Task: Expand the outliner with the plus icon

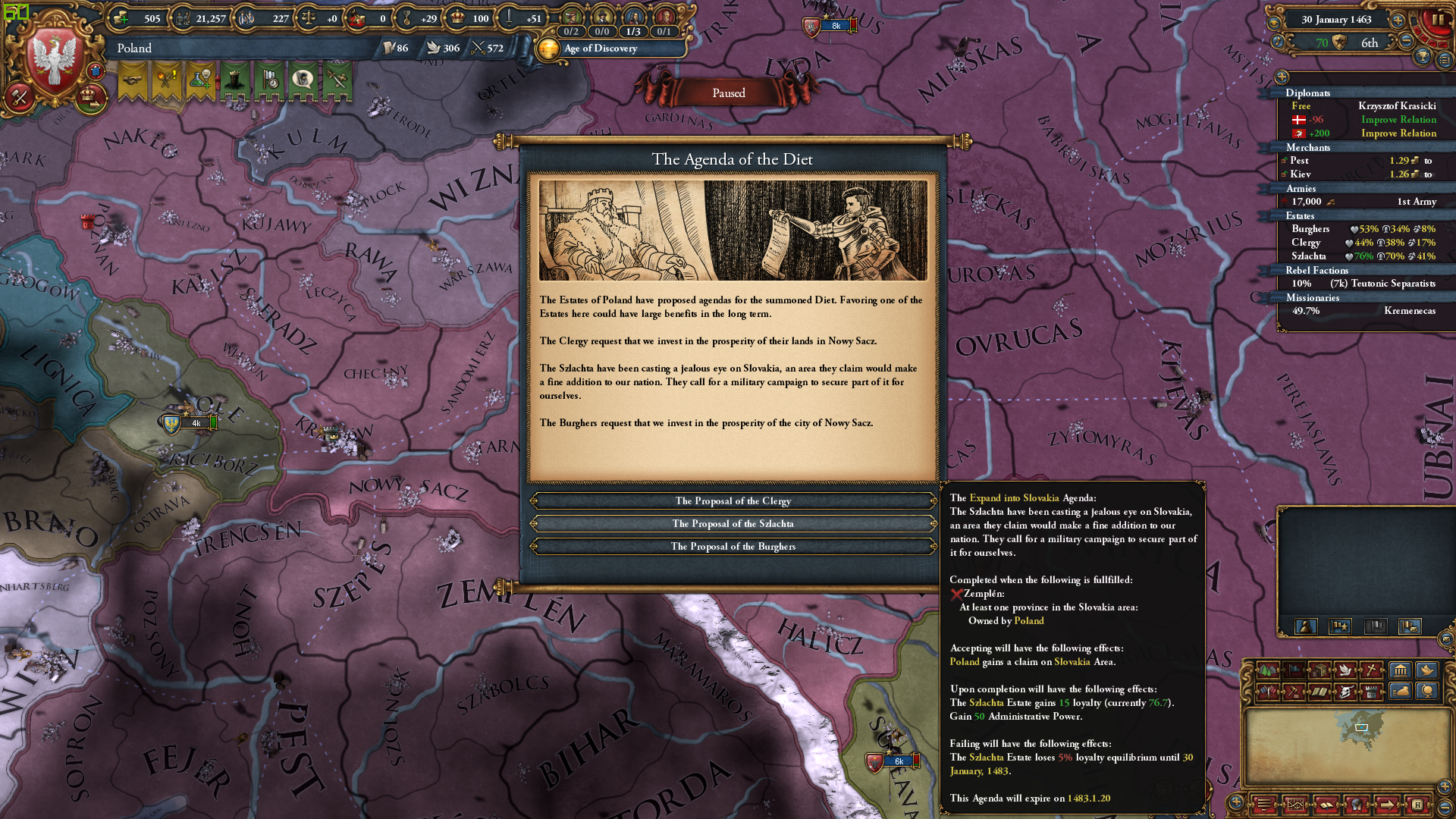Action: (x=1281, y=77)
